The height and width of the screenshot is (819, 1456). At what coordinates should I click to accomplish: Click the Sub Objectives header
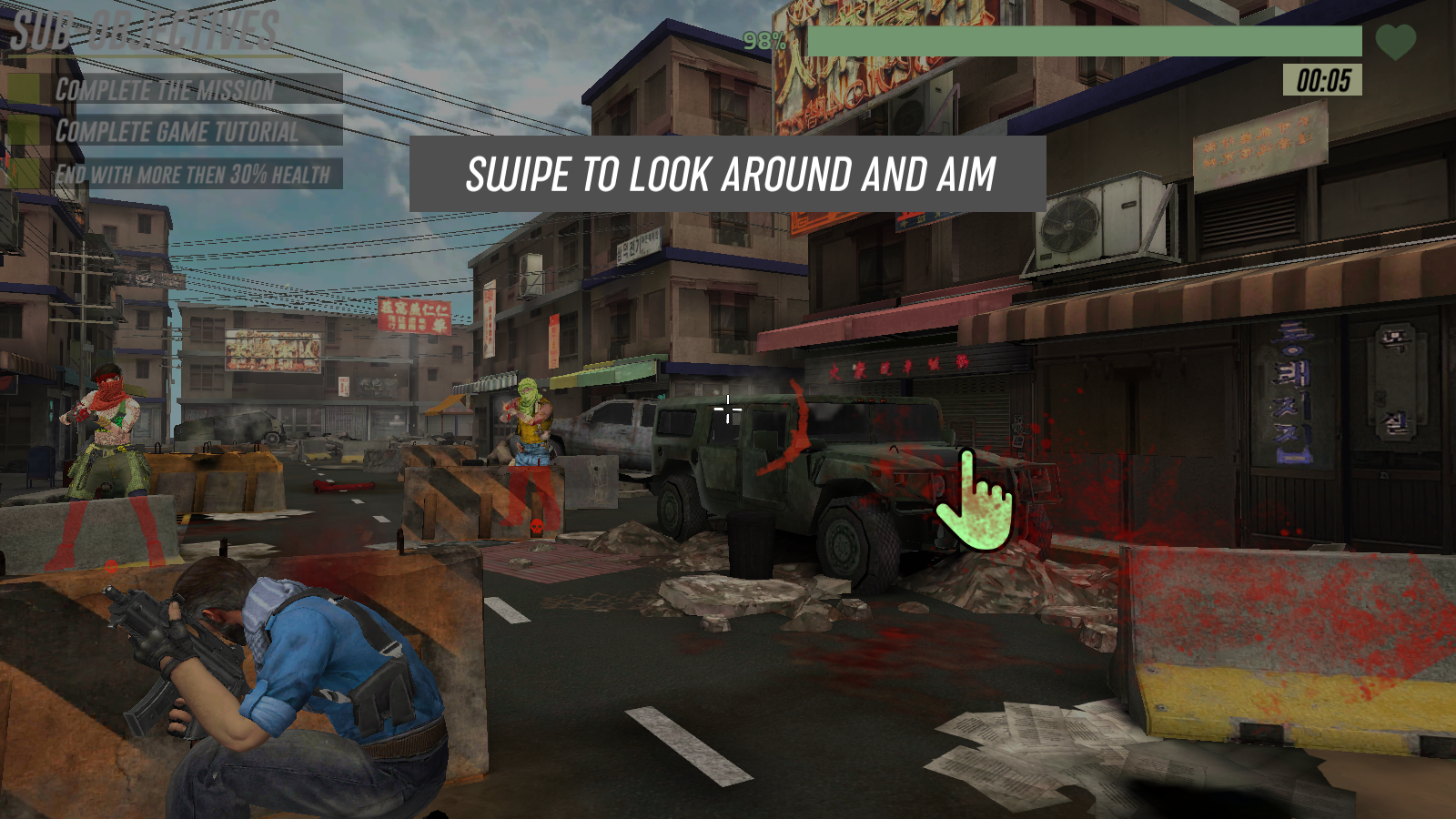point(146,31)
